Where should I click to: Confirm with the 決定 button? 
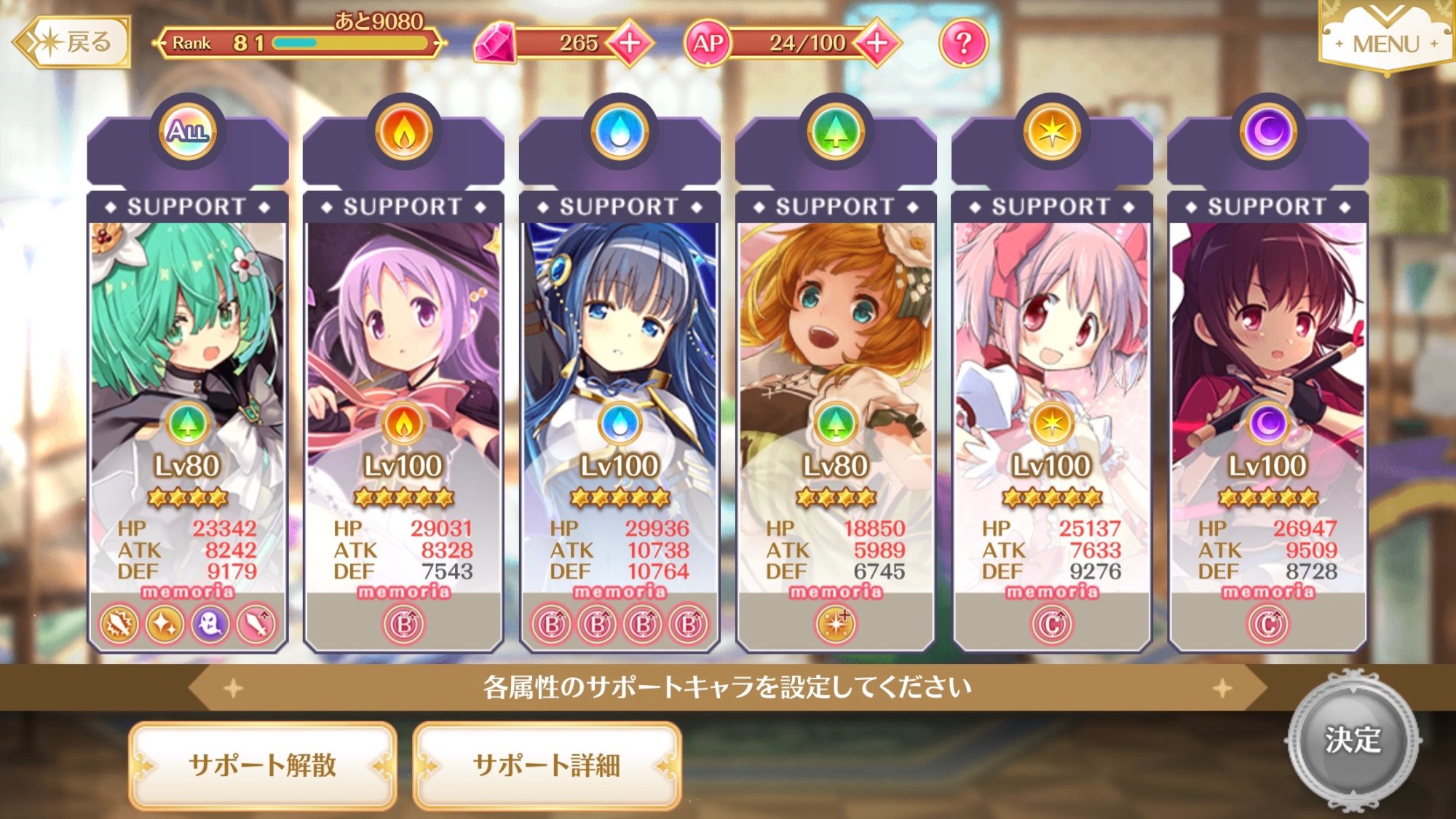point(1353,740)
